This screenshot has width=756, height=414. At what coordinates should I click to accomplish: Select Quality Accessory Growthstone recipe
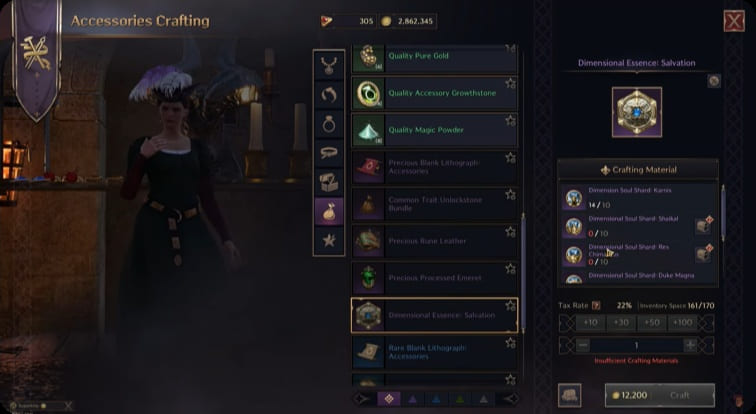click(433, 93)
